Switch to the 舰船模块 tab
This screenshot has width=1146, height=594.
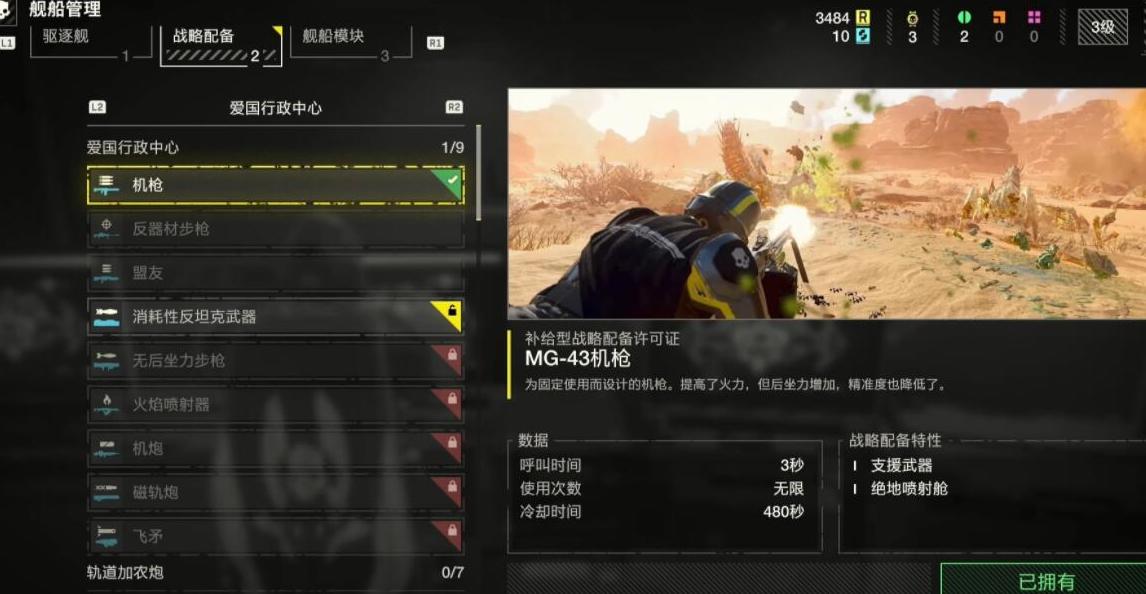point(350,40)
